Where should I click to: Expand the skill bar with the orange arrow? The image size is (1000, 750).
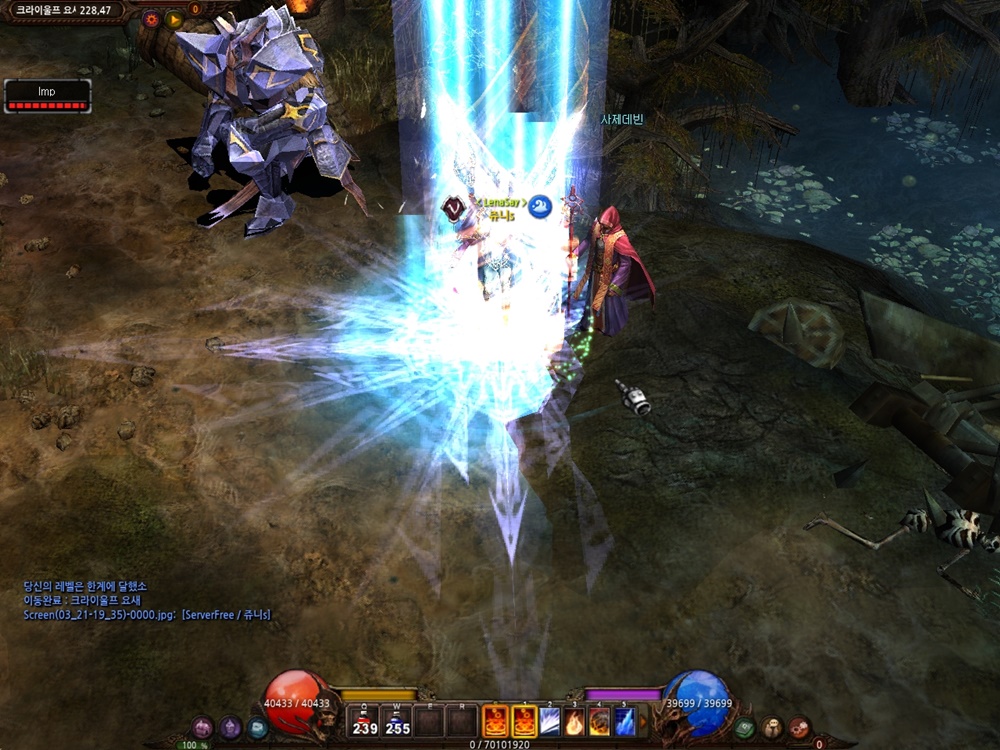click(x=641, y=721)
